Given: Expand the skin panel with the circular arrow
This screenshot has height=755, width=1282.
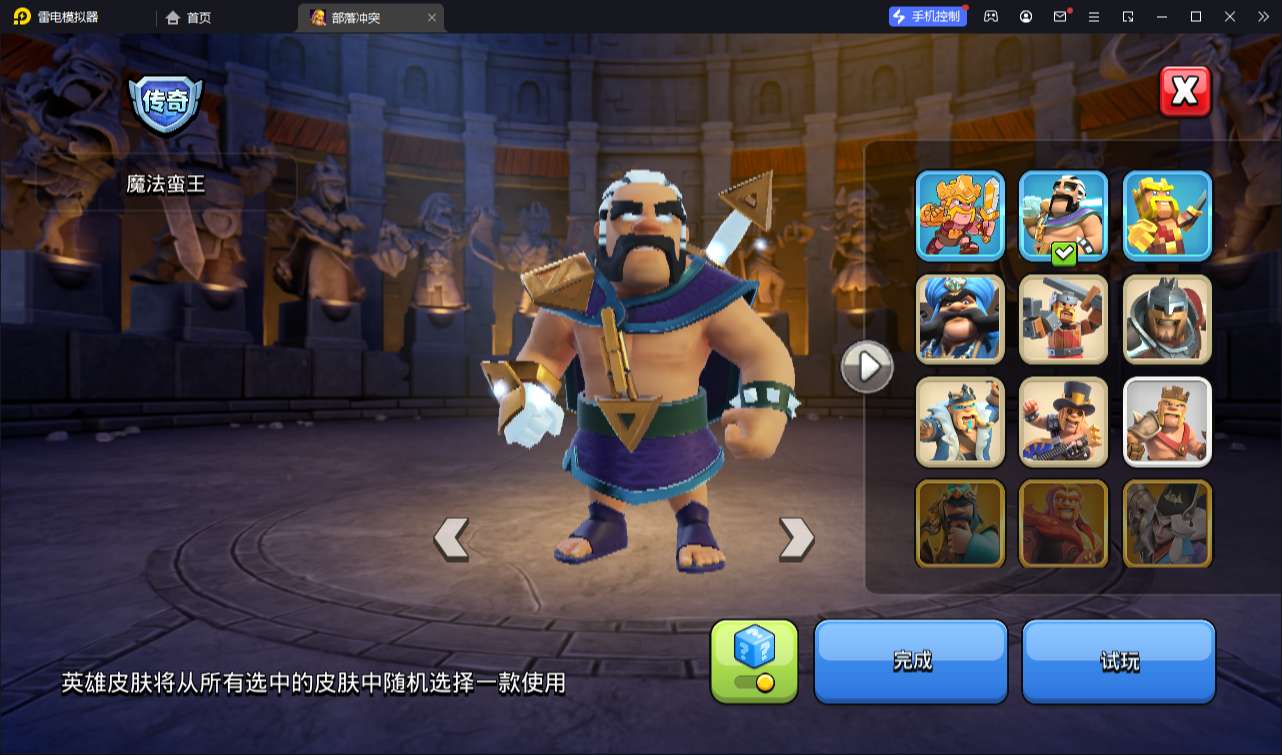Looking at the screenshot, I should click(x=866, y=366).
